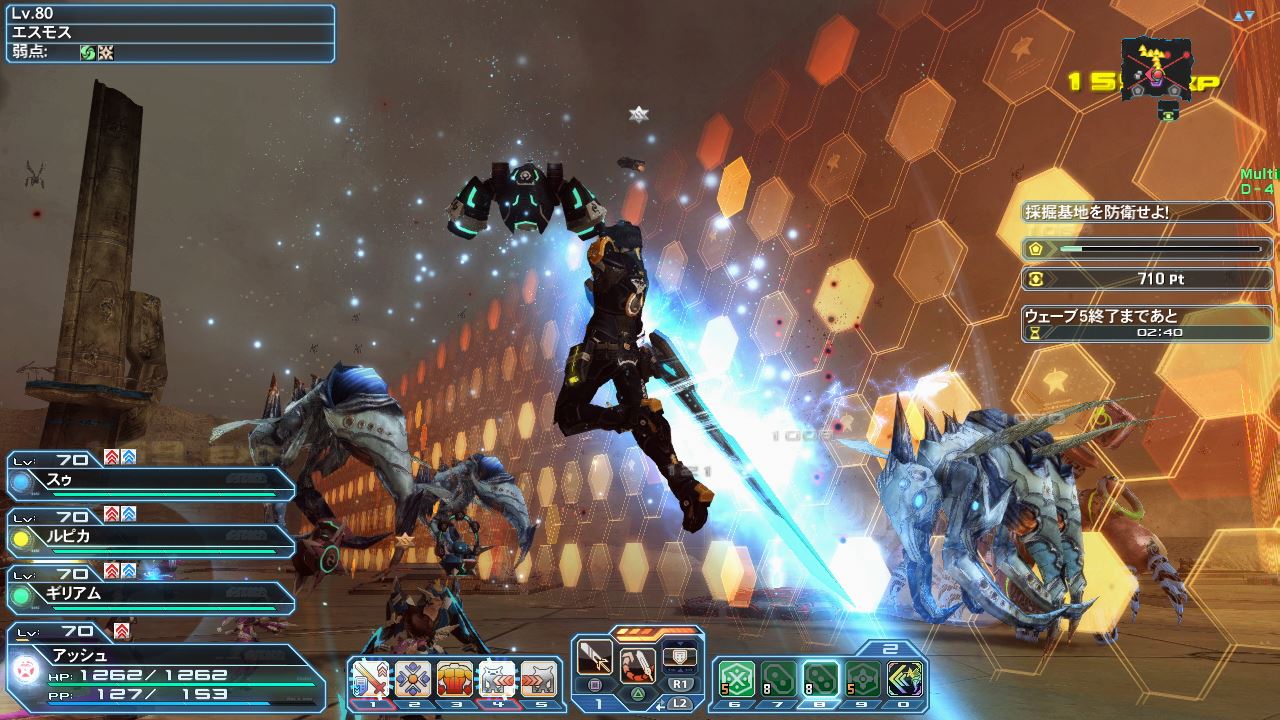Viewport: 1280px width, 720px height.
Task: Select party member スゥ
Action: (x=150, y=482)
